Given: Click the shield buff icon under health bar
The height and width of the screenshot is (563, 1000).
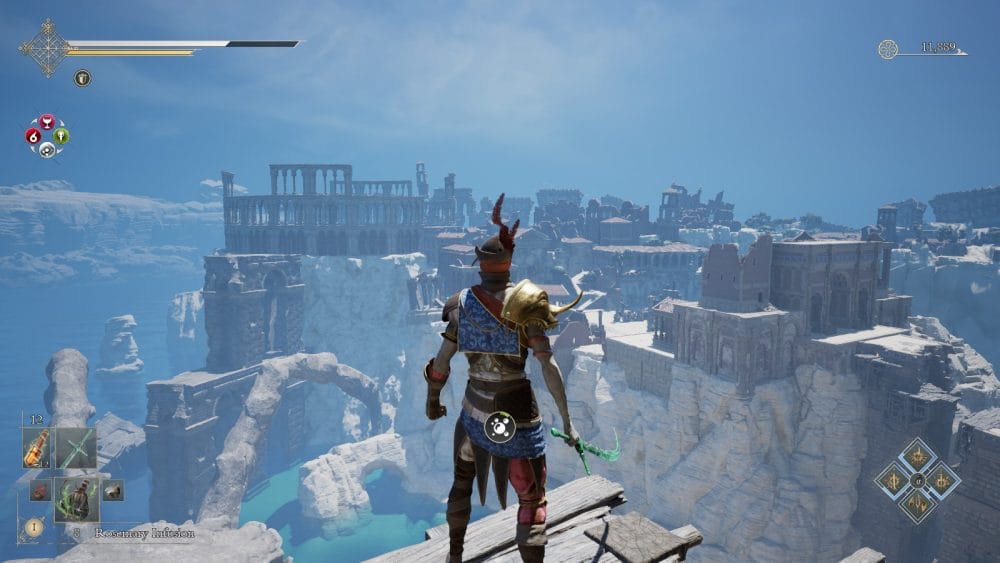Looking at the screenshot, I should 82,77.
